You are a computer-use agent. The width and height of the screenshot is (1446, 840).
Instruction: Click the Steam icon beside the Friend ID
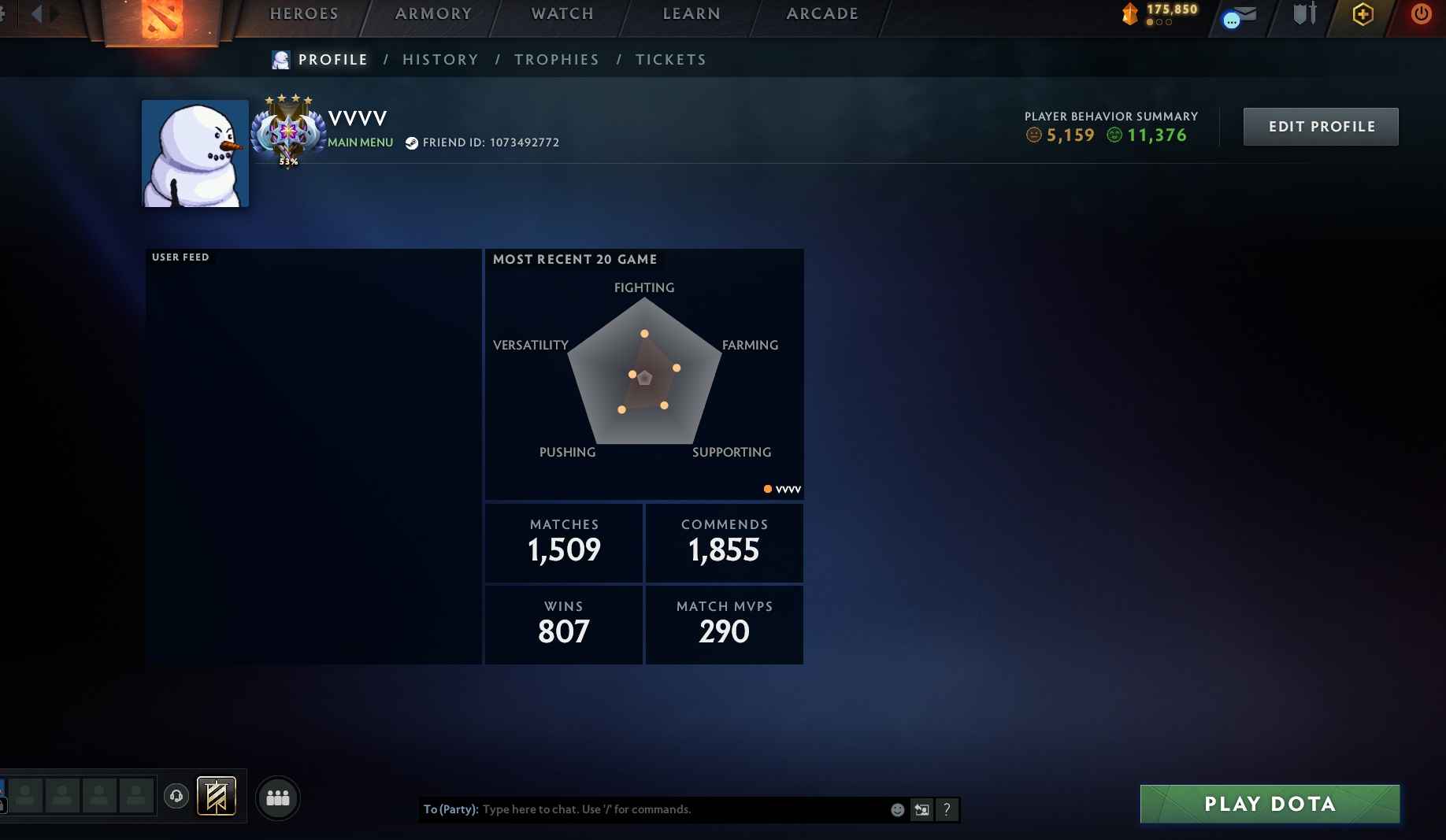coord(411,143)
